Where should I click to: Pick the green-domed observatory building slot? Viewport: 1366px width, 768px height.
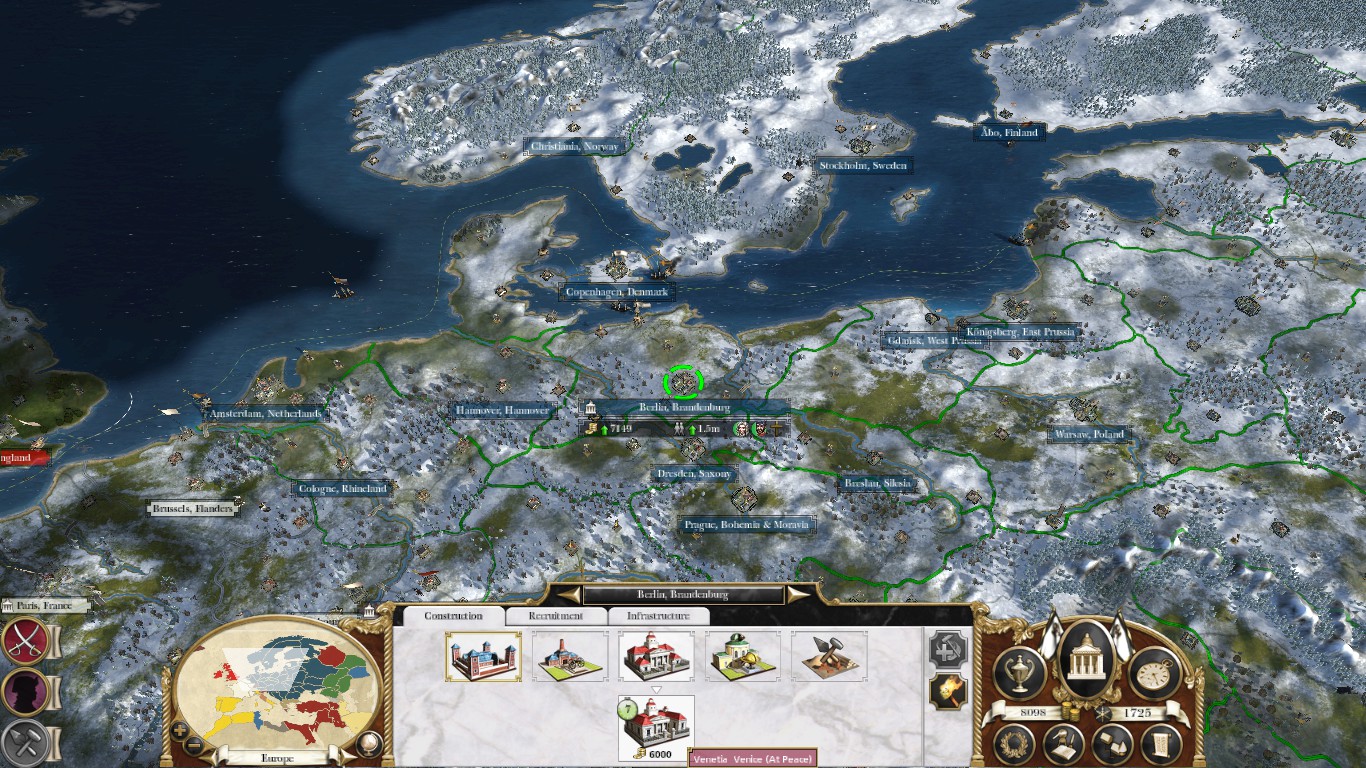pos(743,656)
